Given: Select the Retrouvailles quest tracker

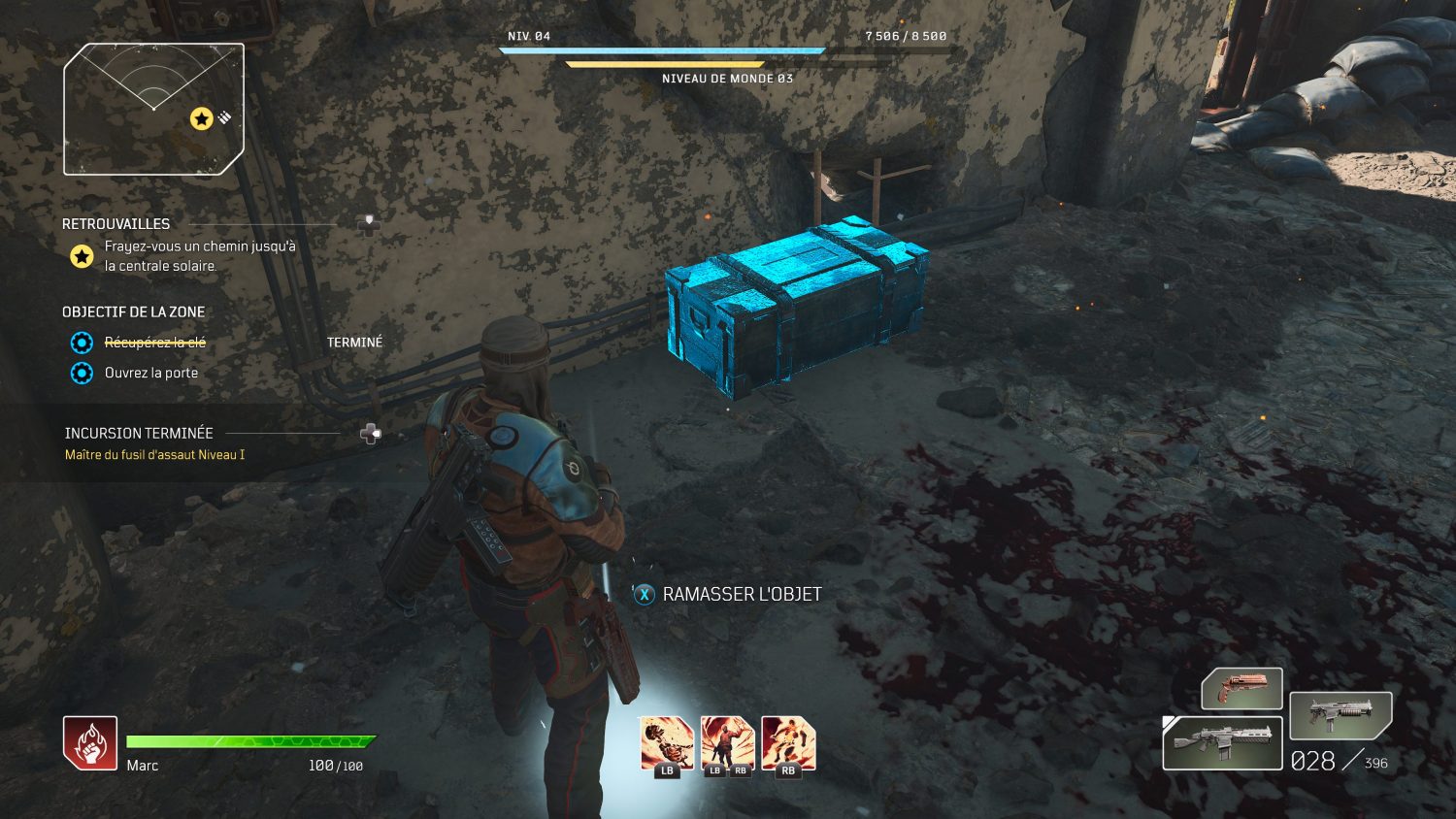Looking at the screenshot, I should click(116, 224).
